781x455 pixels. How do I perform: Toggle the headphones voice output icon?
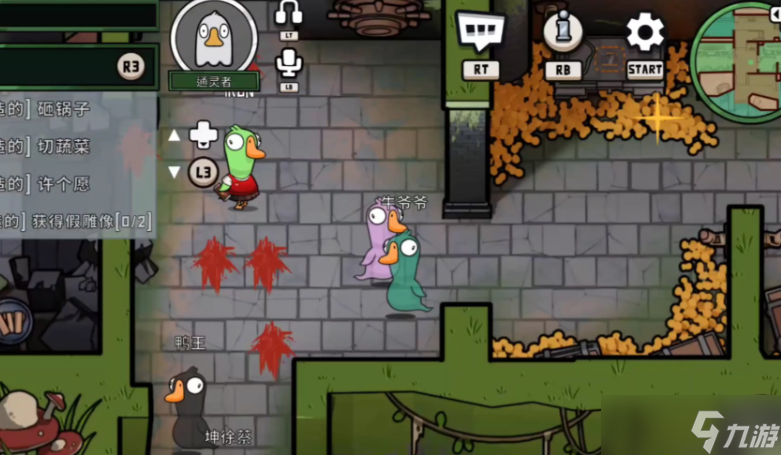click(x=289, y=14)
